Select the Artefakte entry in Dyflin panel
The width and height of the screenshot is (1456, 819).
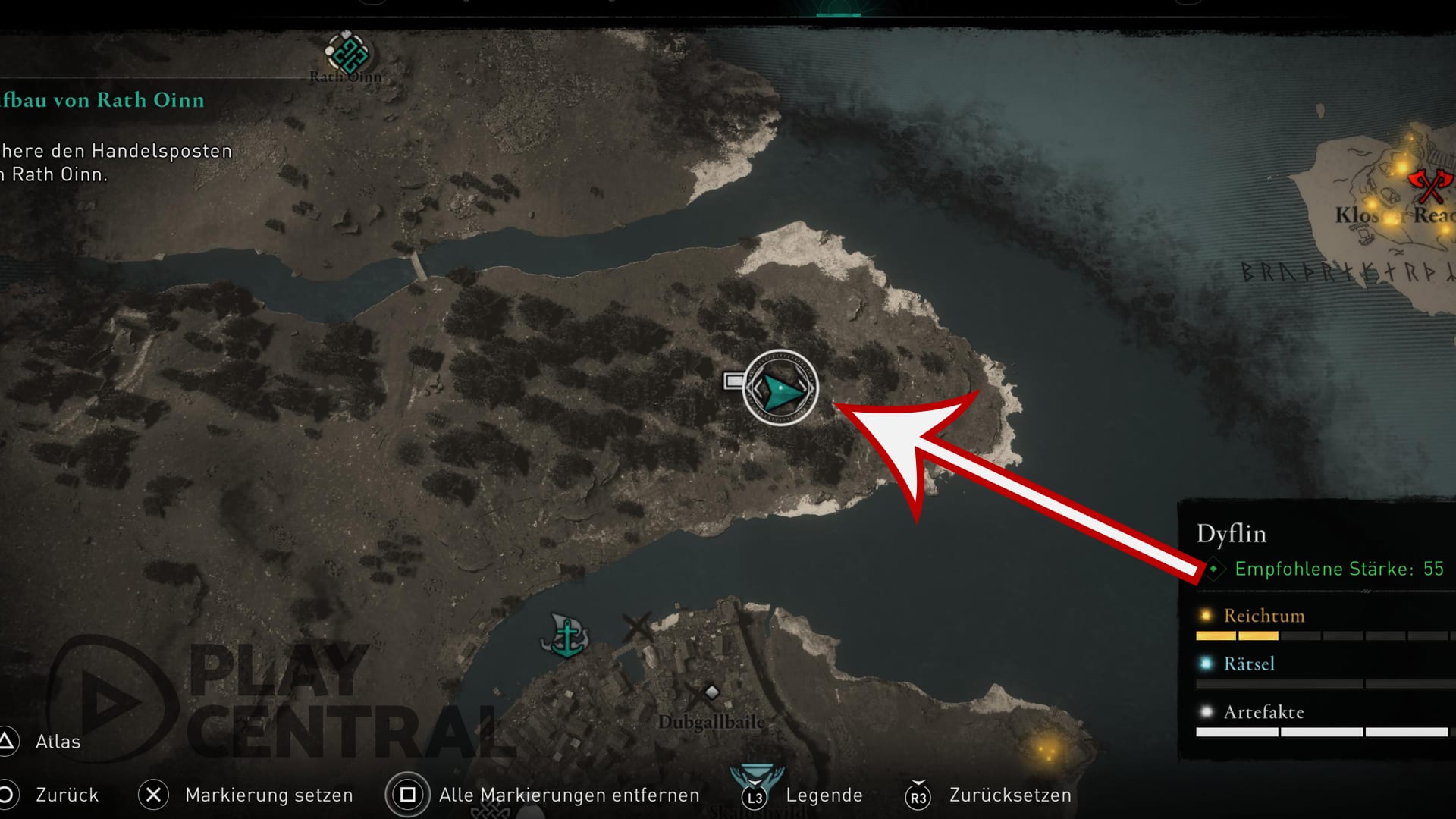point(1264,712)
